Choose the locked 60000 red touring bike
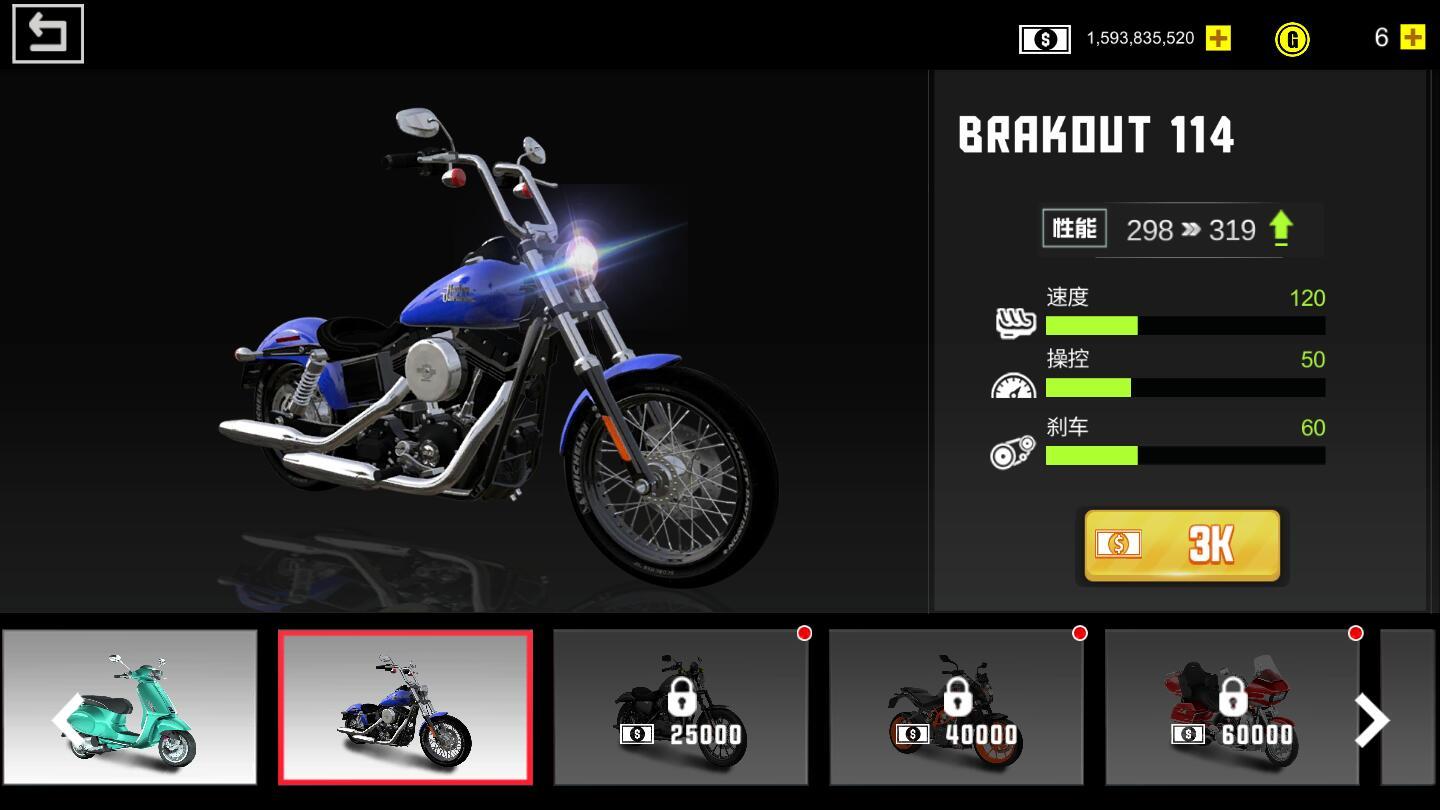This screenshot has height=810, width=1440. [x=1232, y=708]
